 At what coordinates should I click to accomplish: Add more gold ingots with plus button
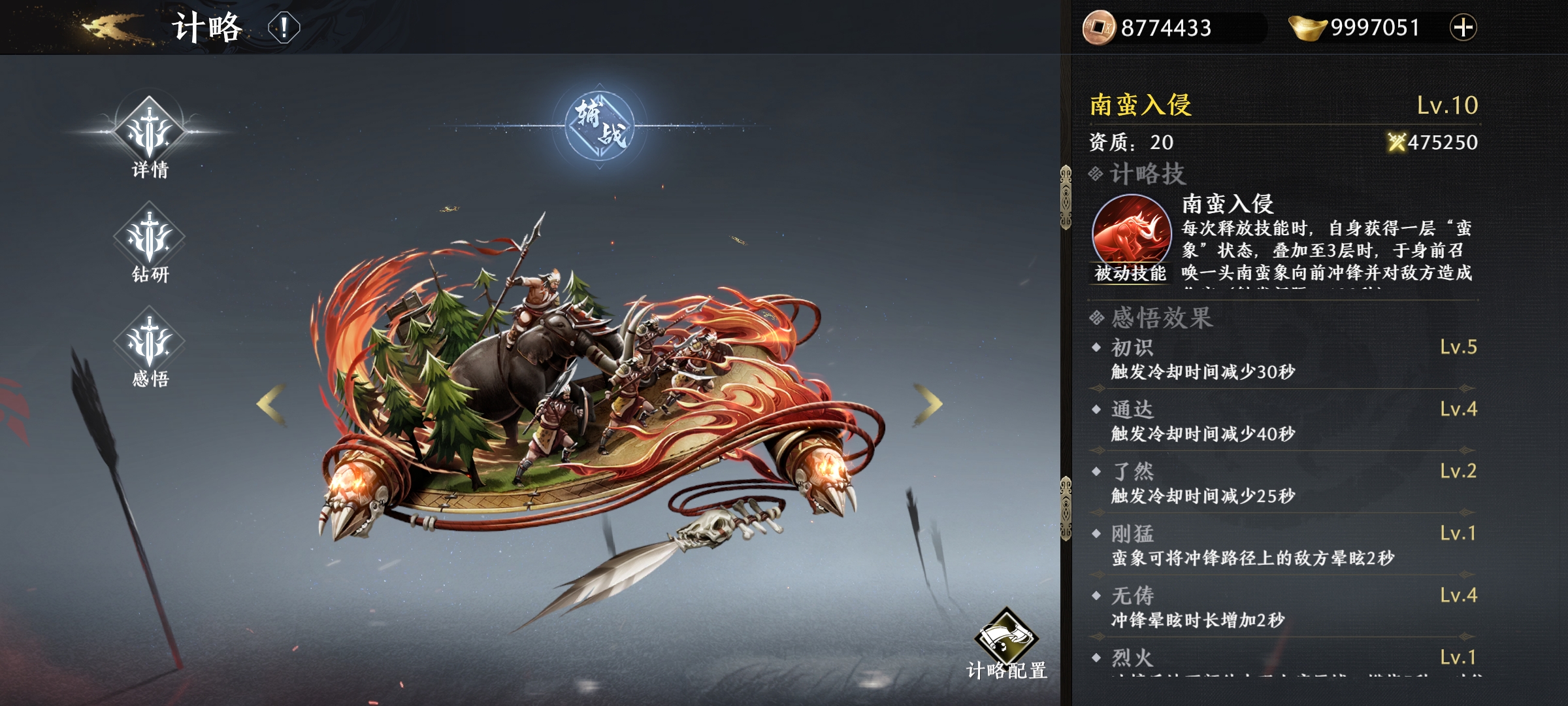point(1463,27)
